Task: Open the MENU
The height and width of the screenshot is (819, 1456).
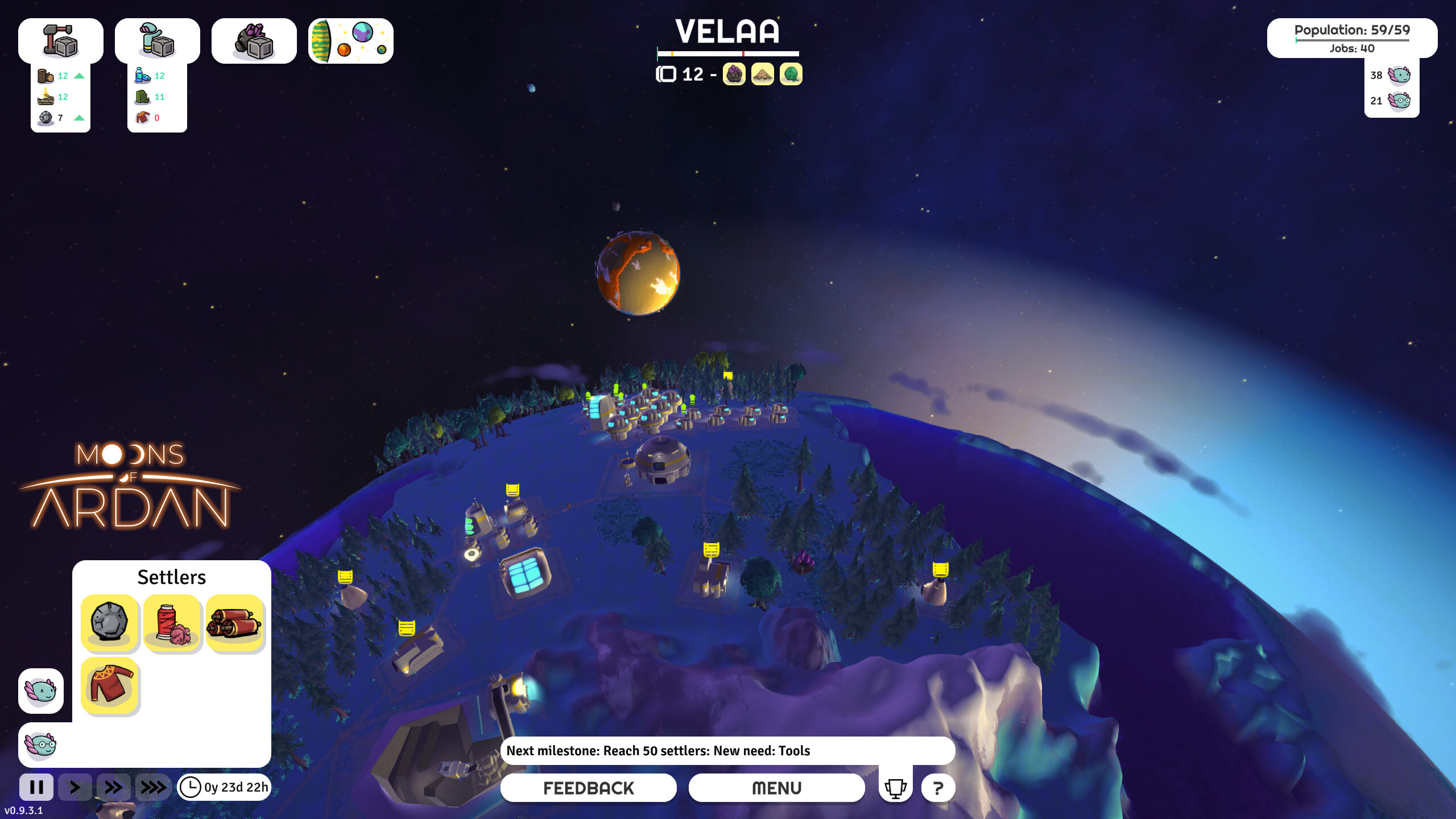Action: tap(776, 788)
